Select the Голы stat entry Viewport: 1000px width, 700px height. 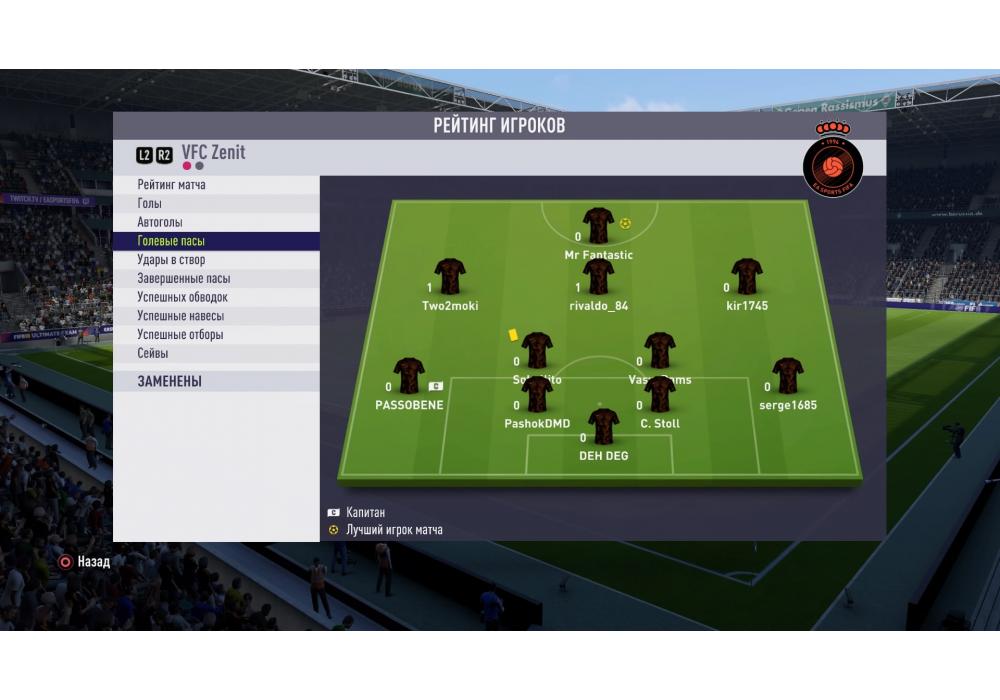coord(150,204)
